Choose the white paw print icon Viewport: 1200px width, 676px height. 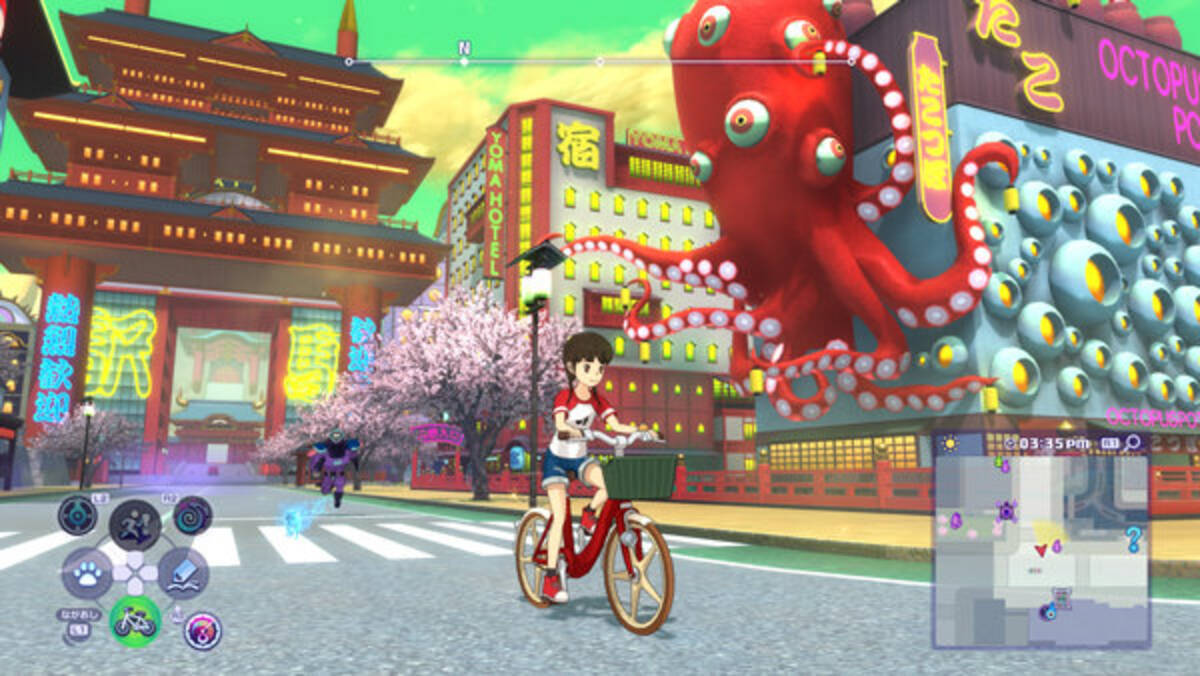click(87, 573)
